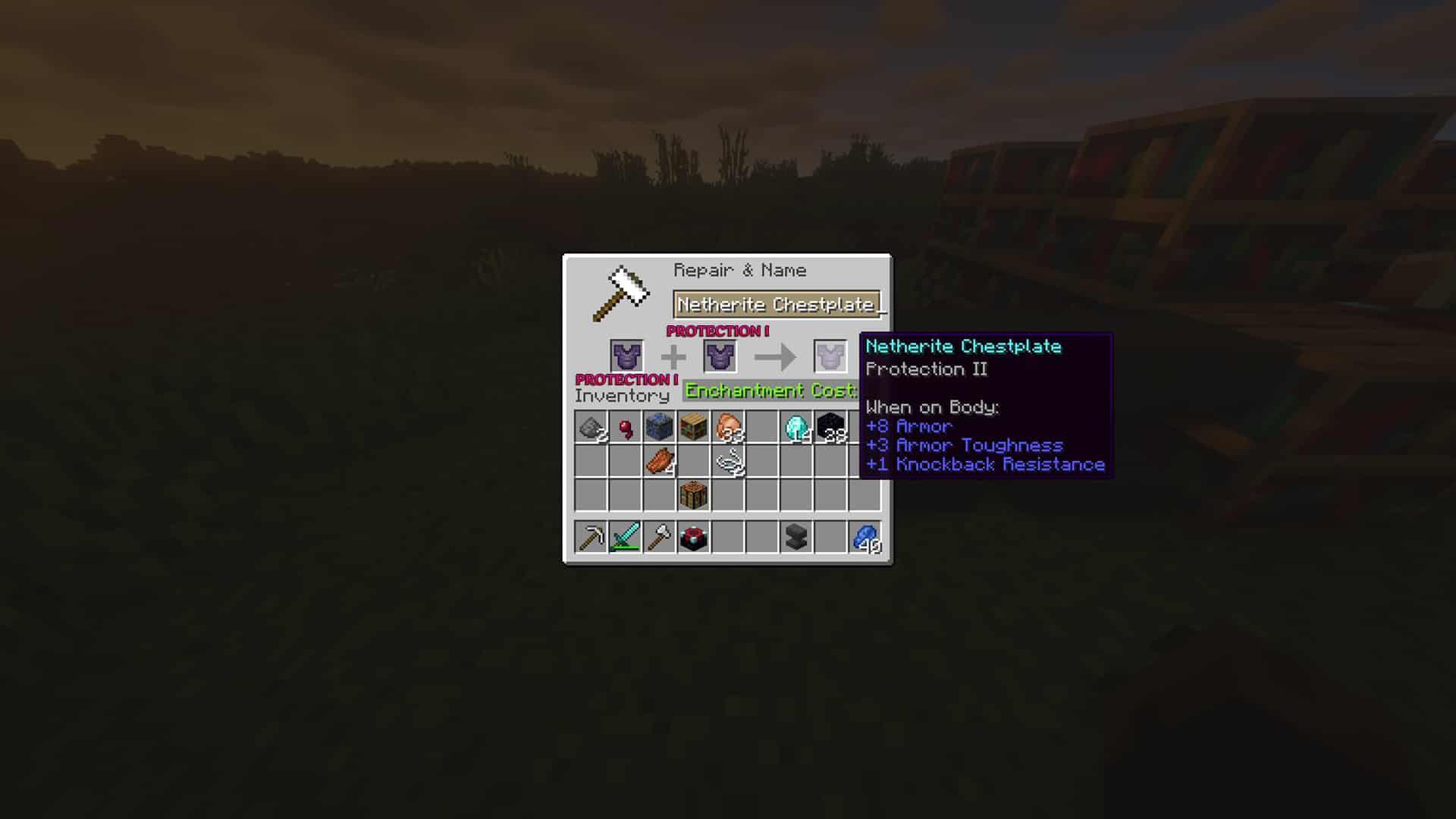Grab the stack of 38 obsidian
This screenshot has width=1456, height=819.
829,428
